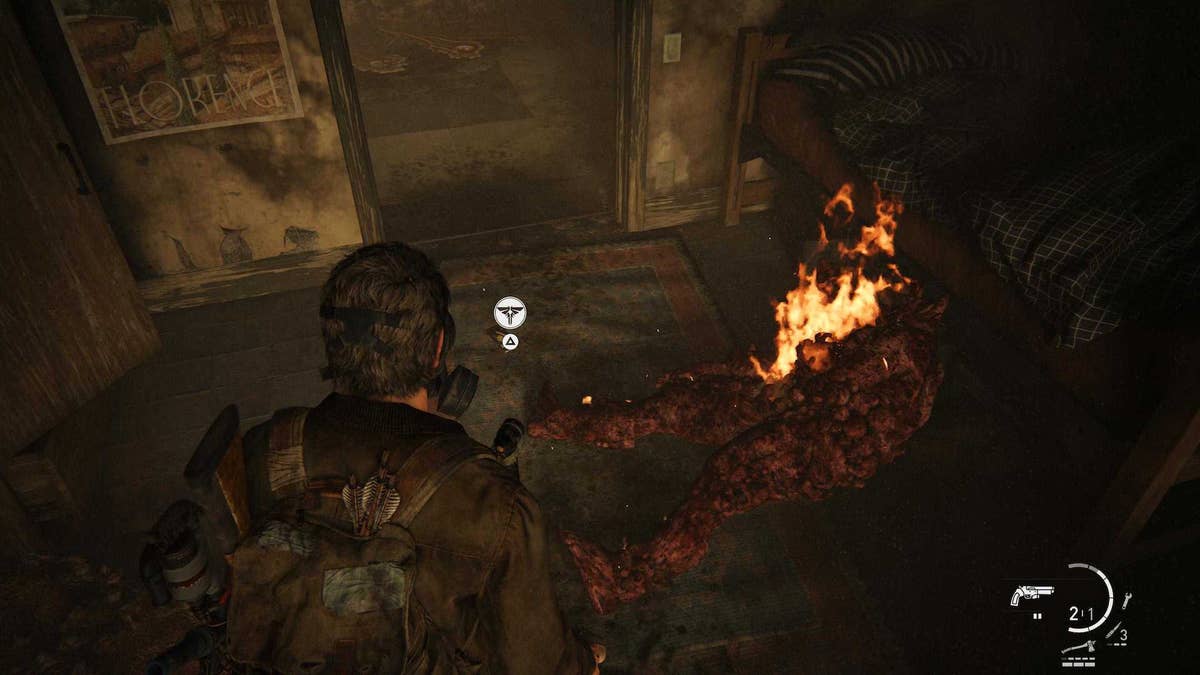
Task: Click the wrench tool icon
Action: (x=1127, y=601)
